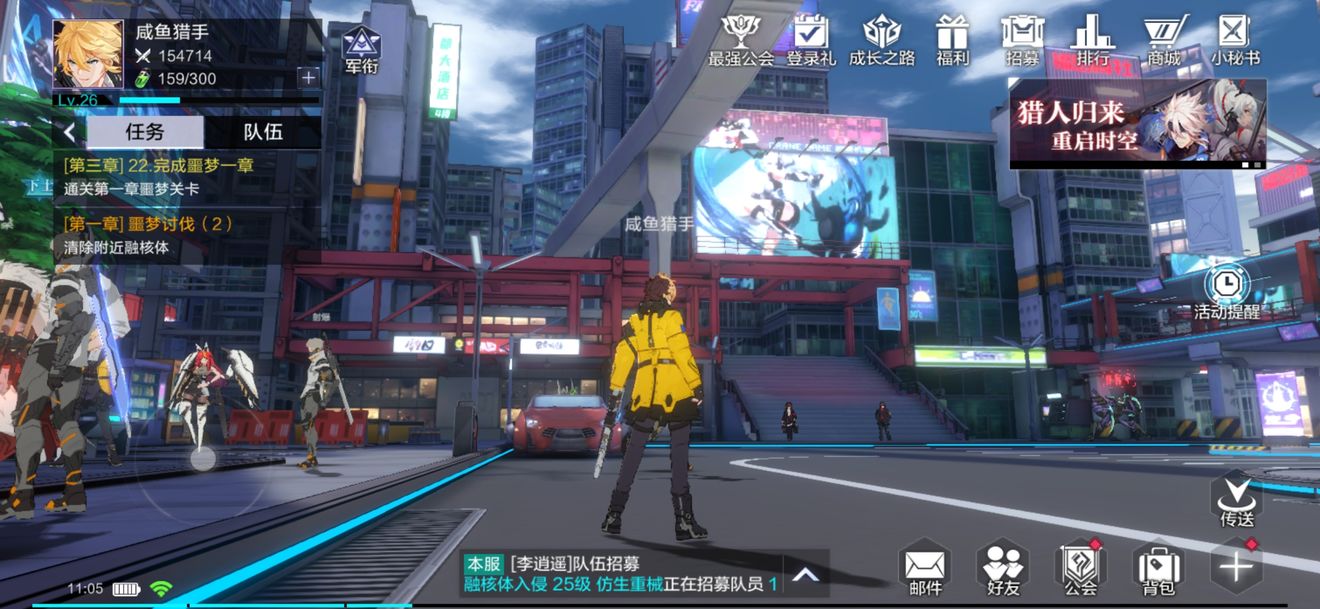The width and height of the screenshot is (1320, 609).
Task: Open the 好友 friends list
Action: [x=1003, y=569]
